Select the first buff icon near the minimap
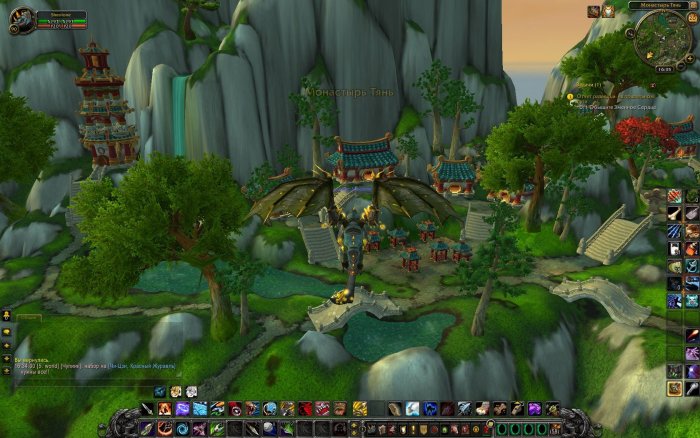The image size is (700, 438). coord(592,11)
